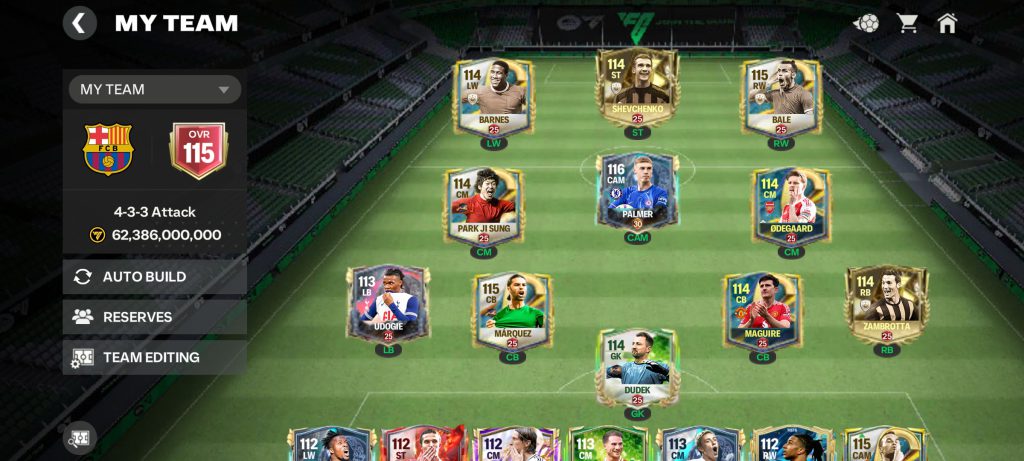Image resolution: width=1024 pixels, height=461 pixels.
Task: Select the Shevchenko ST player card
Action: (637, 88)
